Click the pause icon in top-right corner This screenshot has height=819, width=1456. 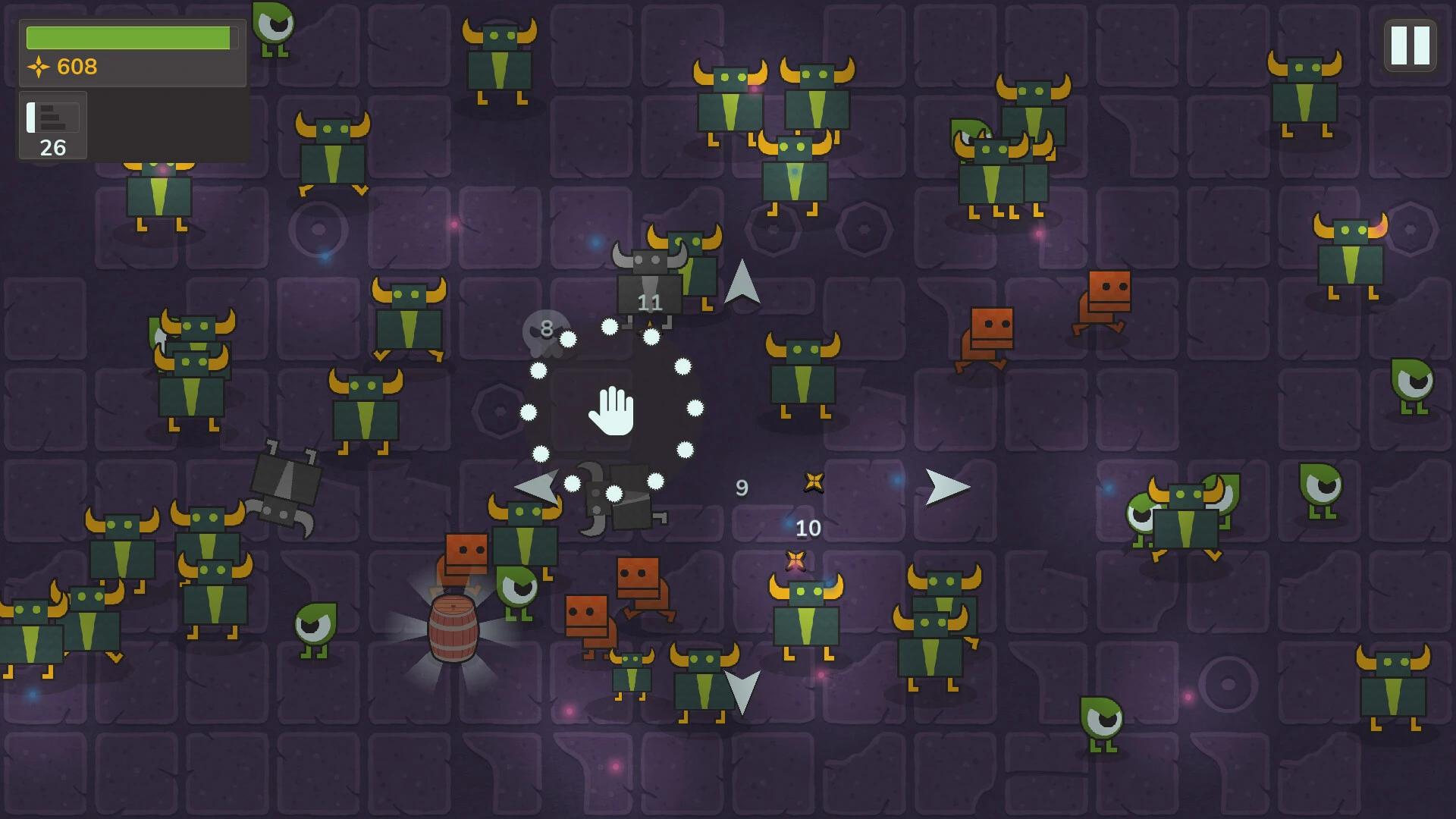tap(1410, 45)
